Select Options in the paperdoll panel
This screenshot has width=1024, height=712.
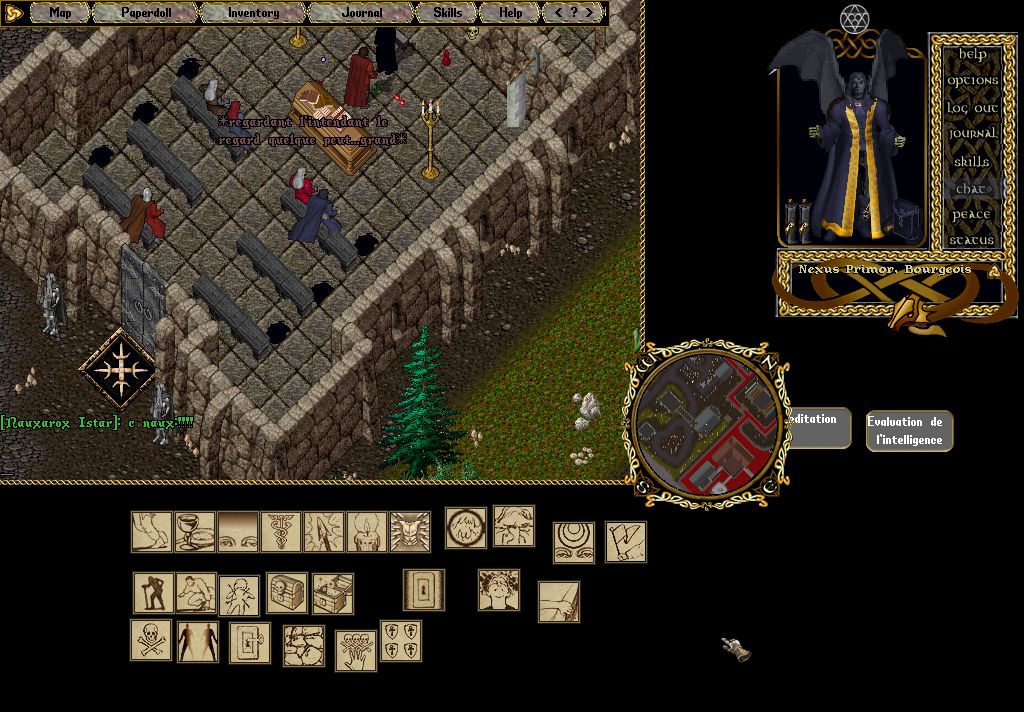972,80
